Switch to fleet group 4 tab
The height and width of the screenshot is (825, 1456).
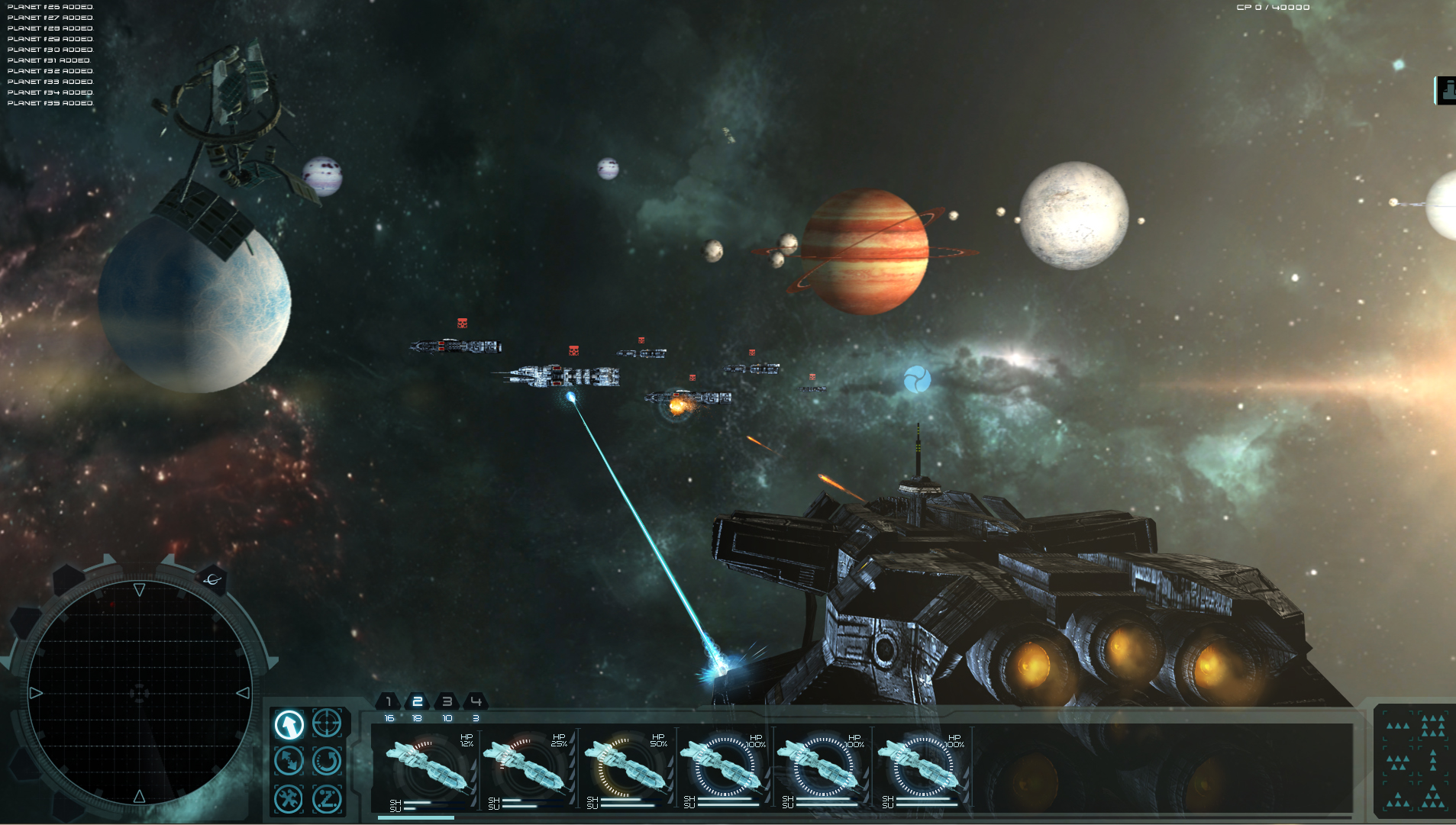click(x=476, y=701)
